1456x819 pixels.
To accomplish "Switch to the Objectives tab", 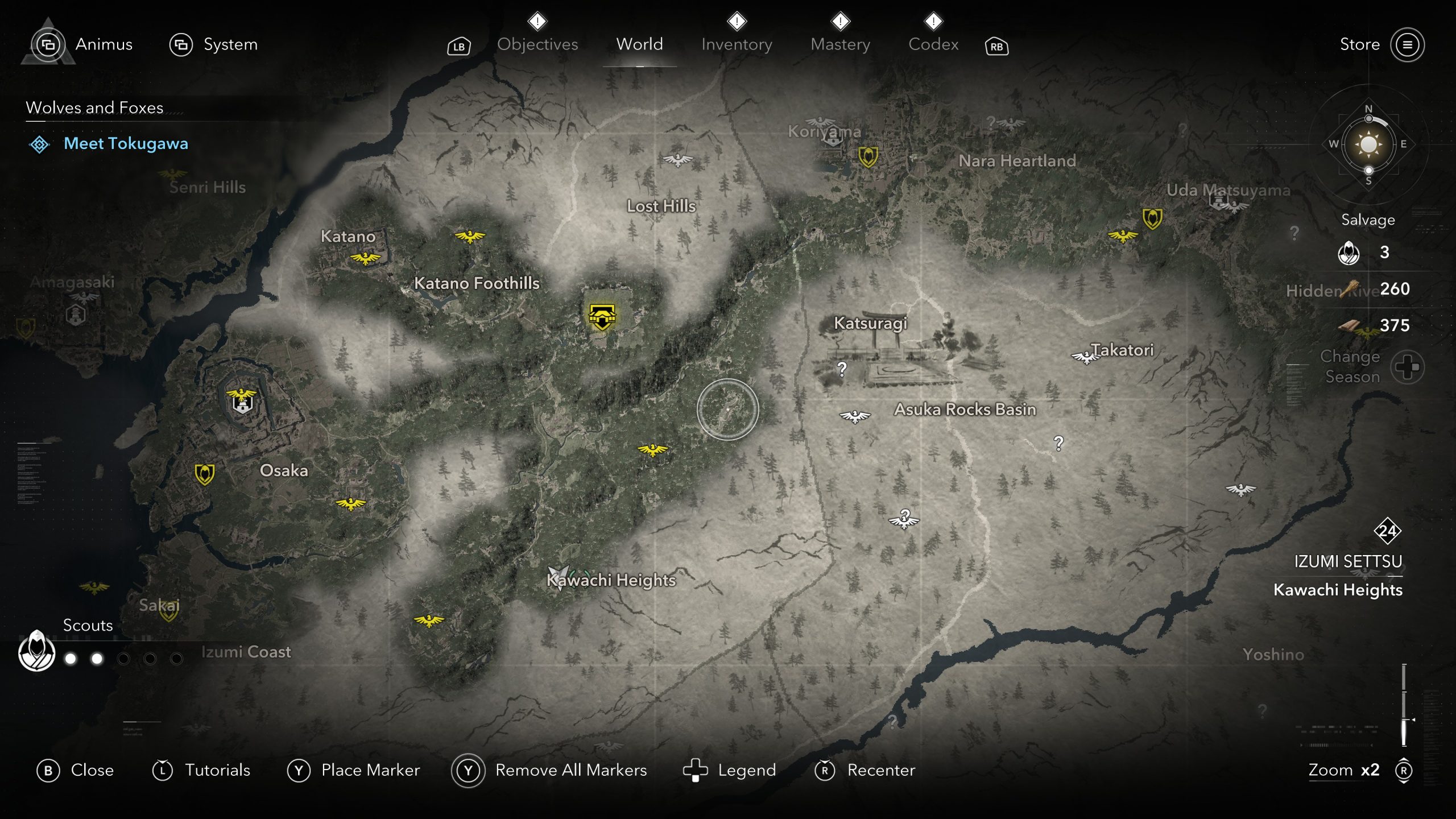I will point(537,44).
